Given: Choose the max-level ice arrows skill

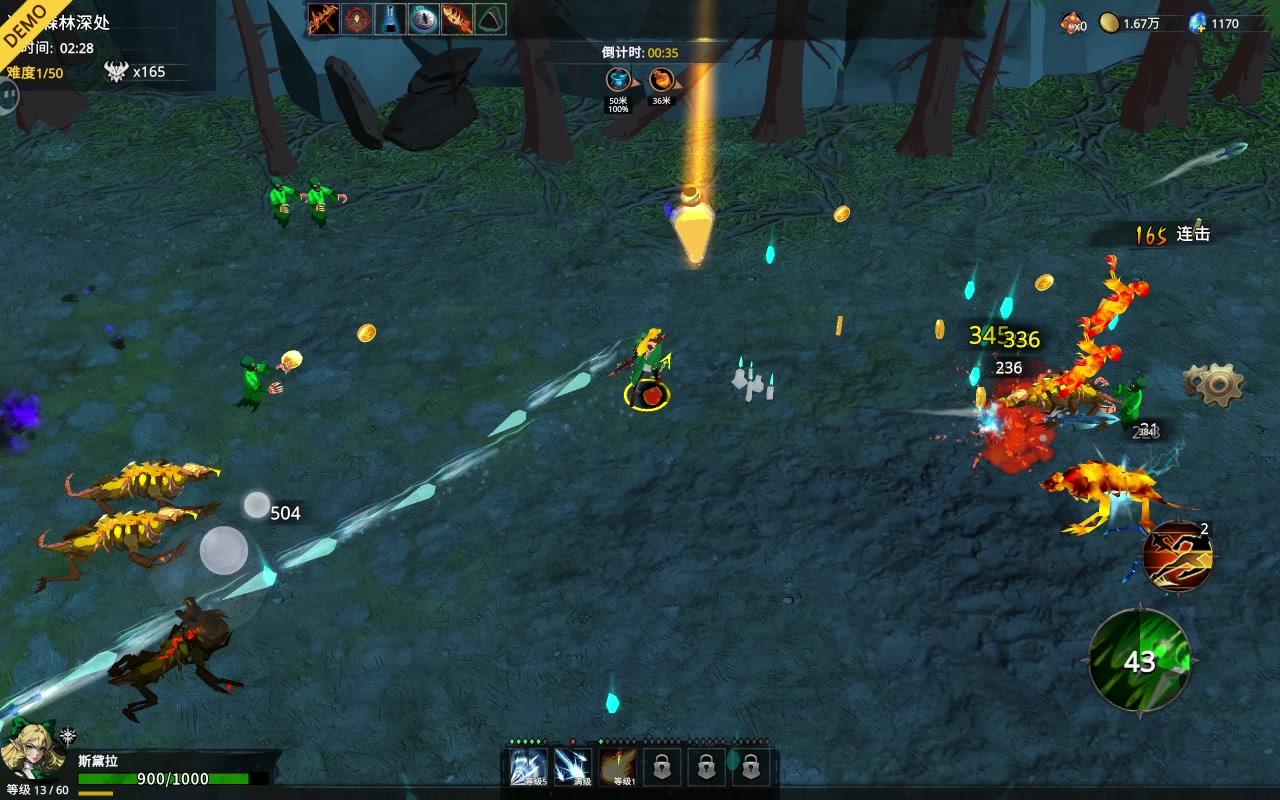Looking at the screenshot, I should [573, 767].
